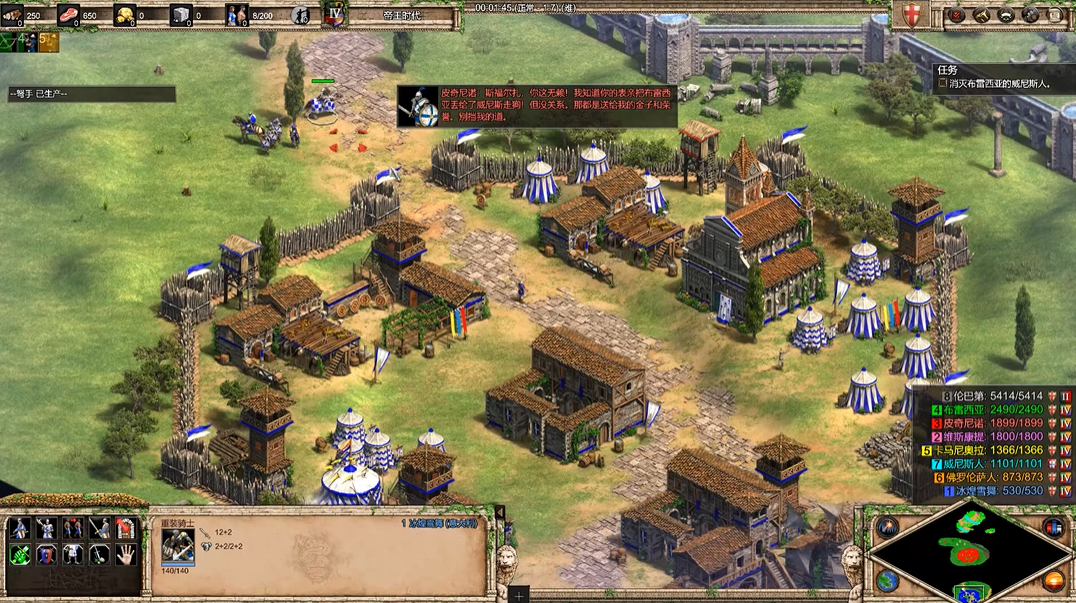
Task: Click the plus button at bottom edge
Action: point(519,594)
